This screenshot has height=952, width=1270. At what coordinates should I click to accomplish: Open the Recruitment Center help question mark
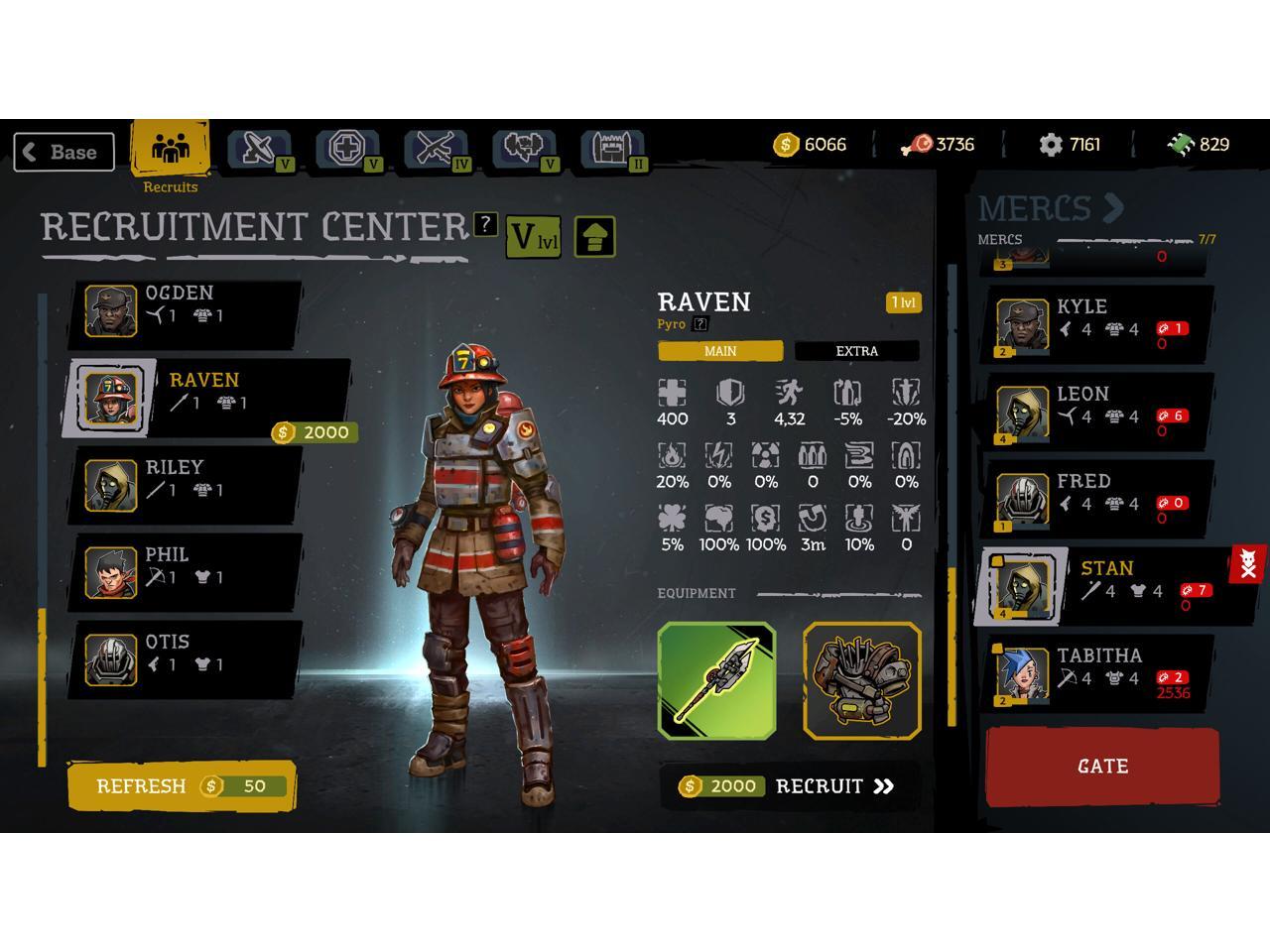pos(484,224)
